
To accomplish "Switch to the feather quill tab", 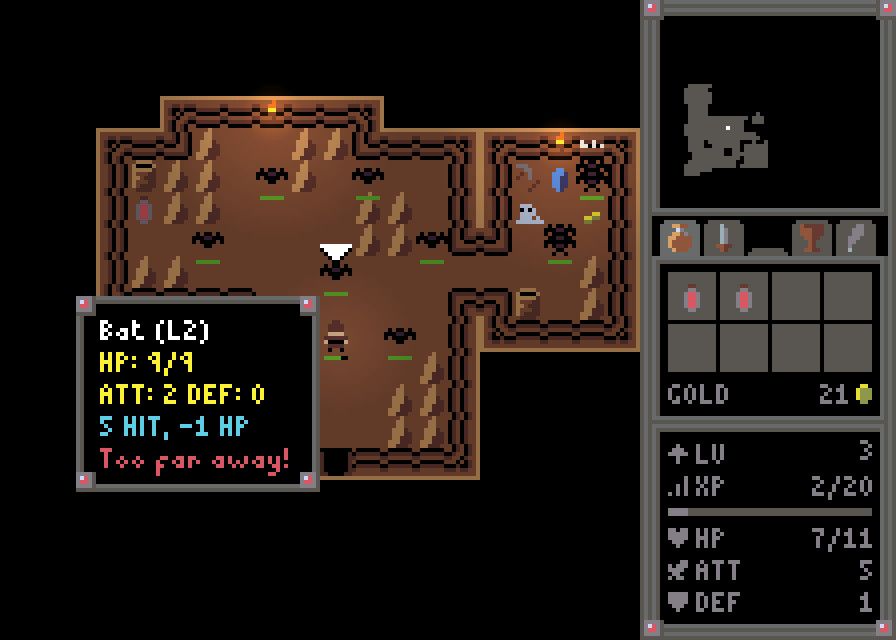I will point(854,238).
